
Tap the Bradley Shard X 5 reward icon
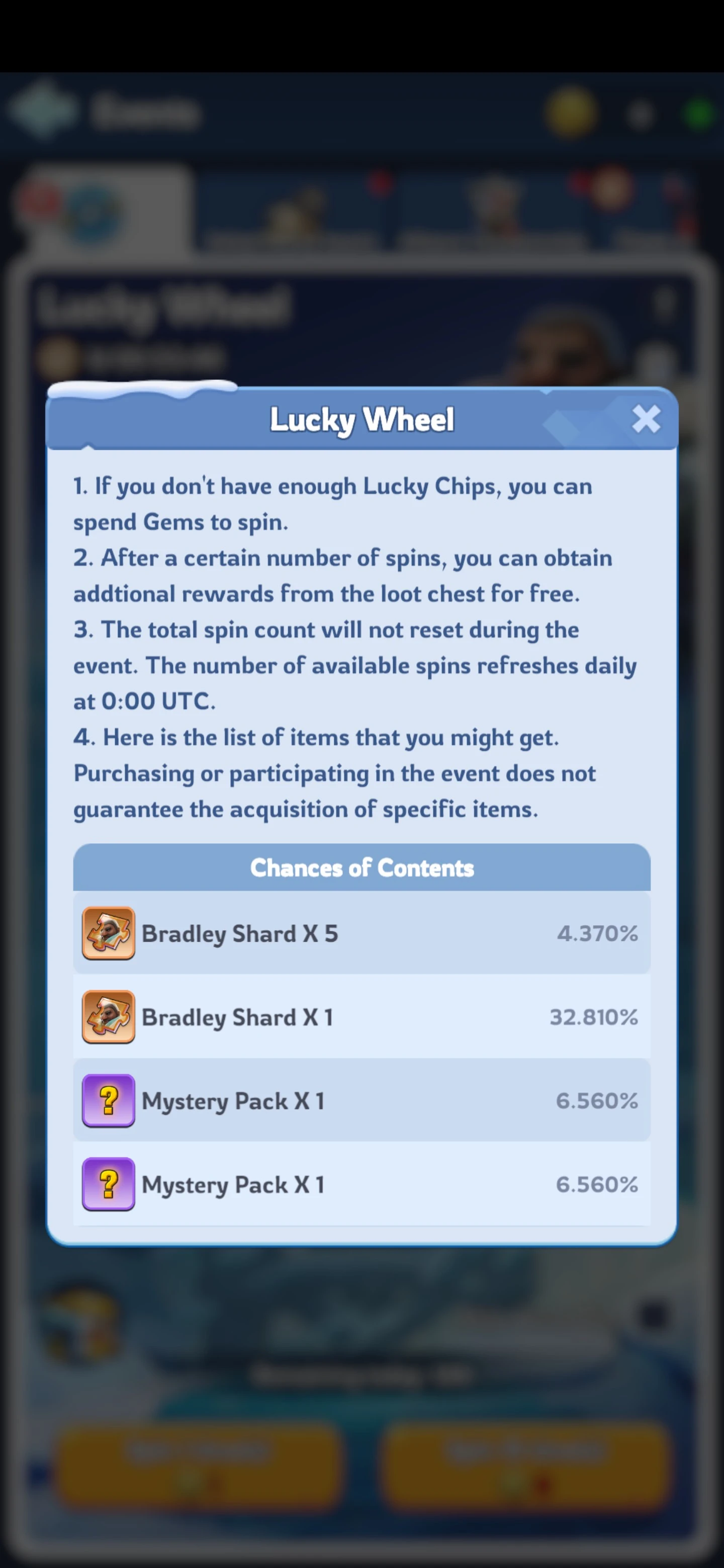pos(109,933)
